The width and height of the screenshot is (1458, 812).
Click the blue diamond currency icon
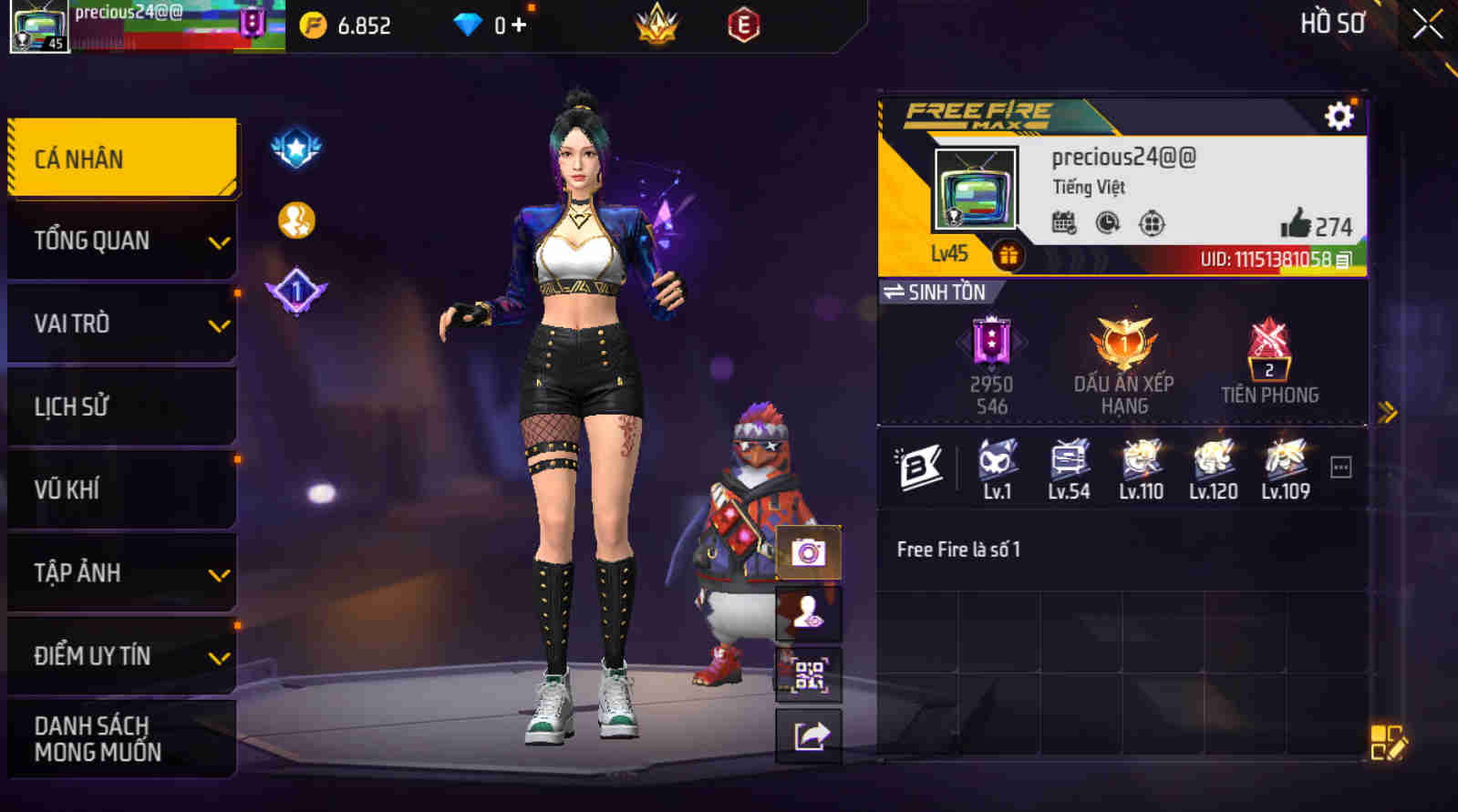tap(468, 25)
